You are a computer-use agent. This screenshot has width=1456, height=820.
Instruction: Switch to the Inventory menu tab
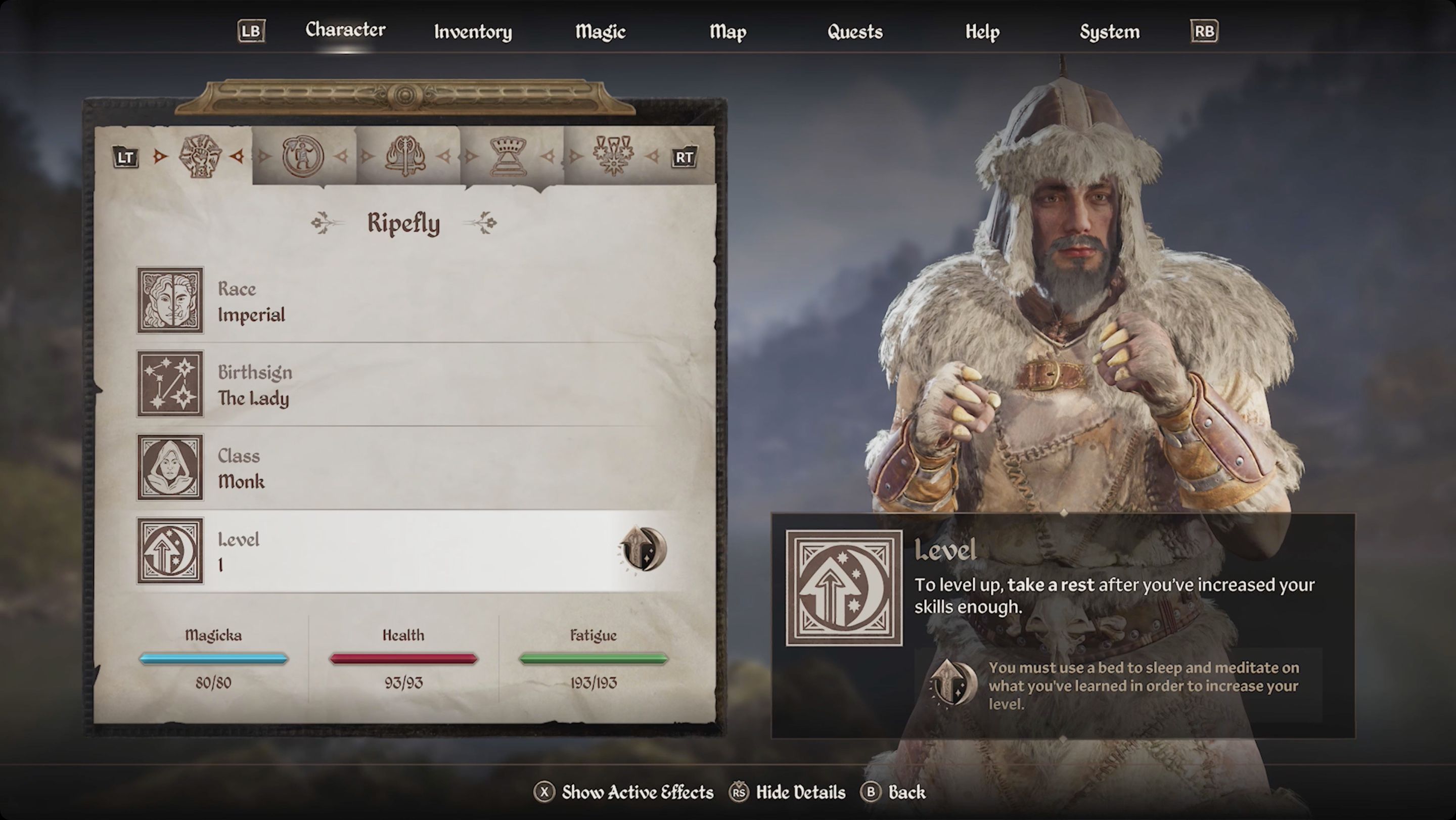tap(473, 32)
